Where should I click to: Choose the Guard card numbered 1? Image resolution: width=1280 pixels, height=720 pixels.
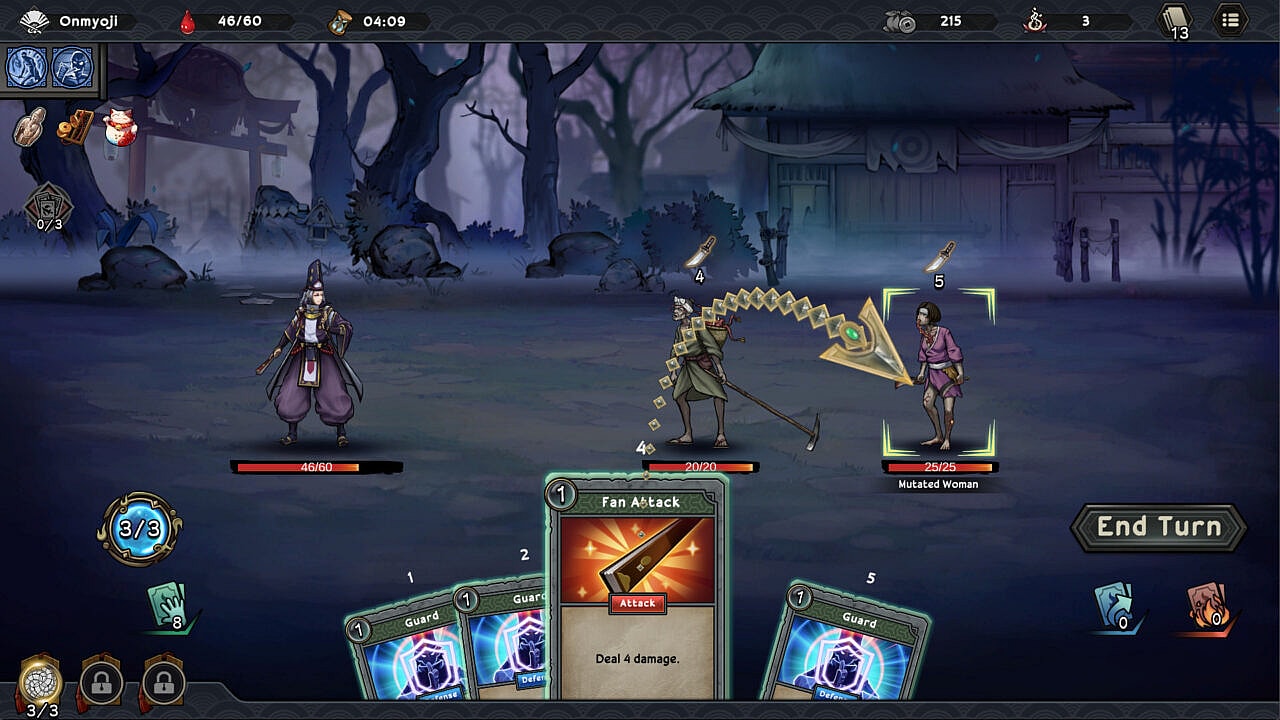pos(400,650)
